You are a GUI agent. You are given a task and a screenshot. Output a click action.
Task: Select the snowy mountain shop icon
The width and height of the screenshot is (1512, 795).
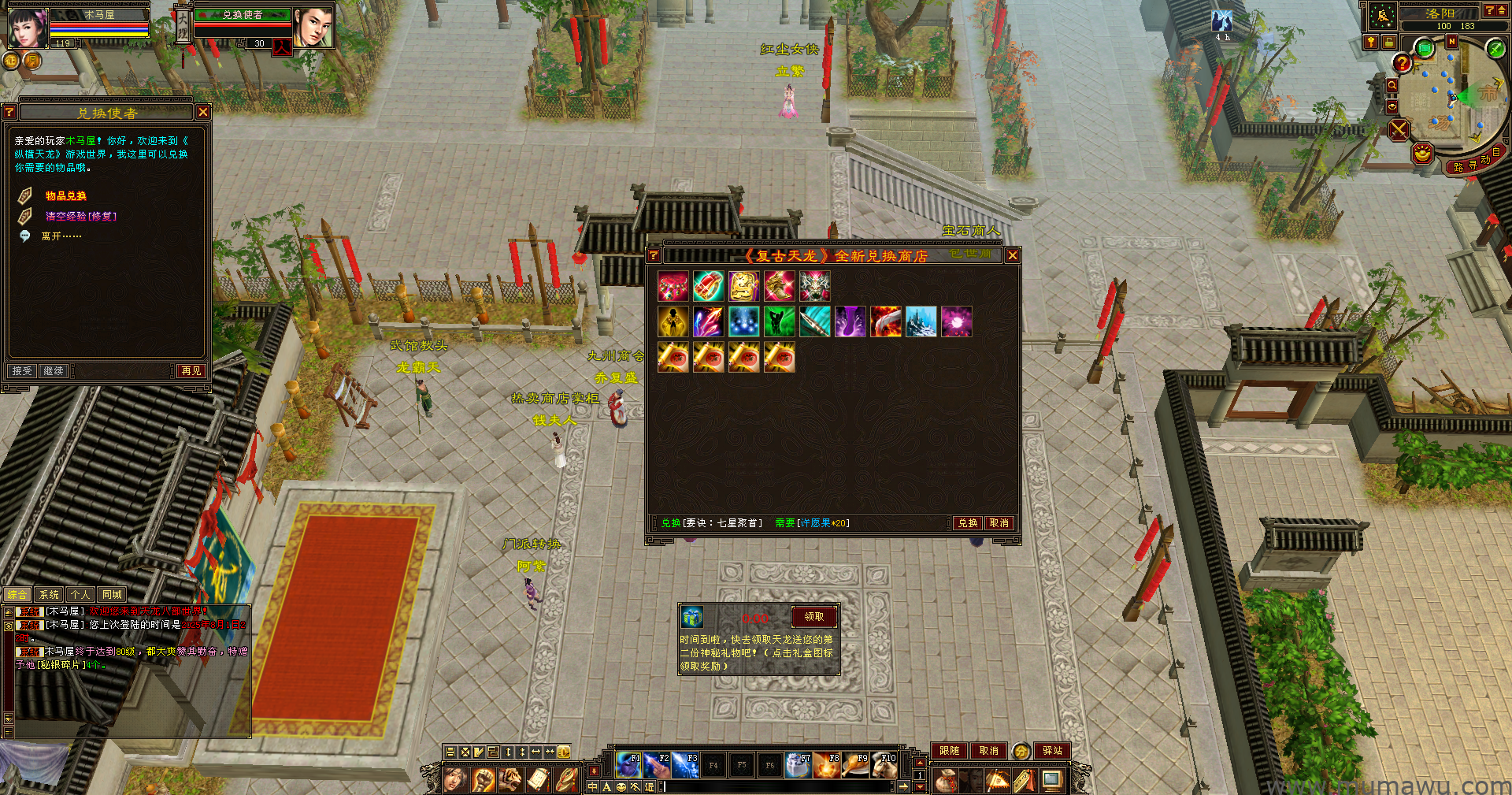pos(921,321)
